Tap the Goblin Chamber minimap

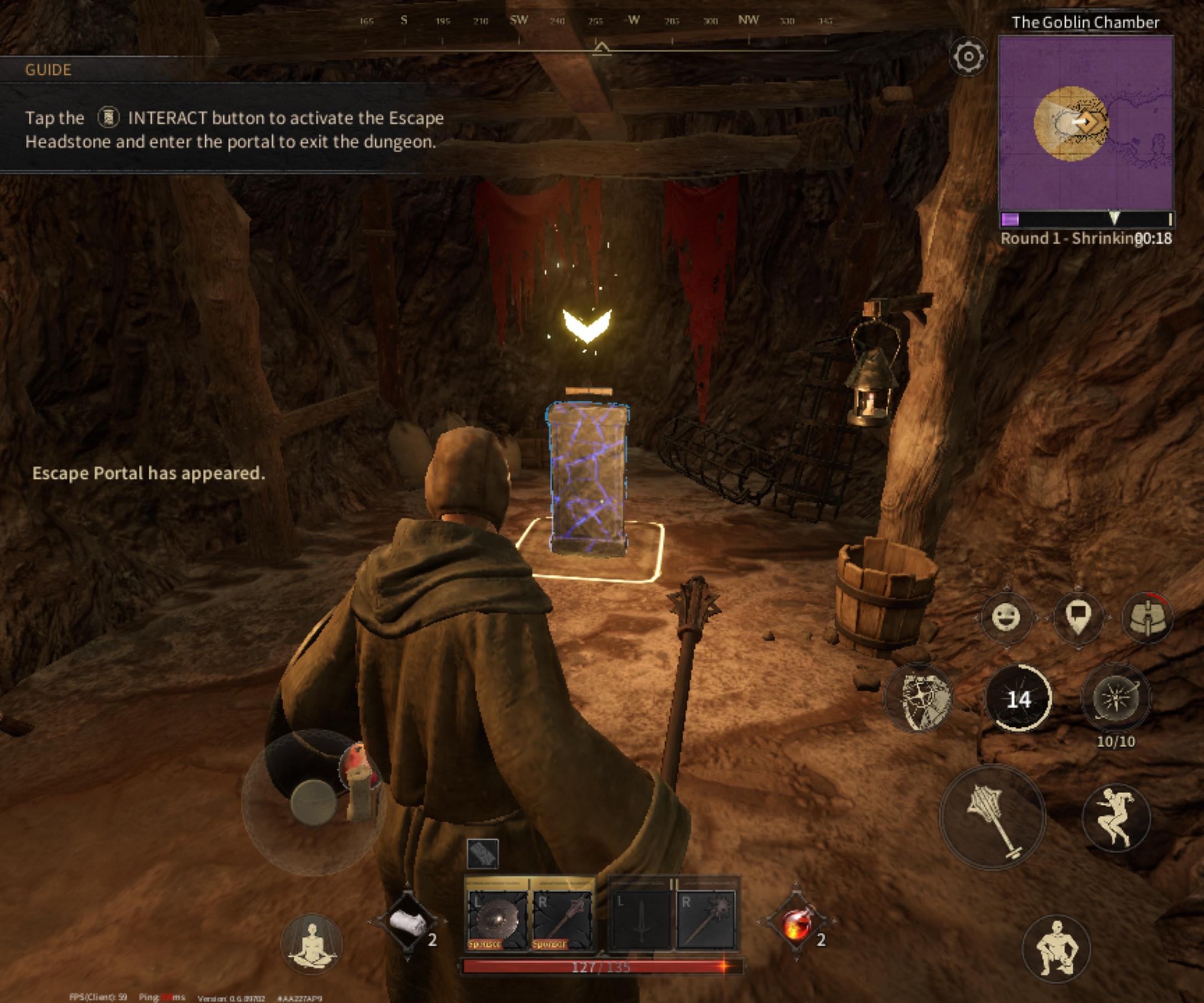(1086, 123)
